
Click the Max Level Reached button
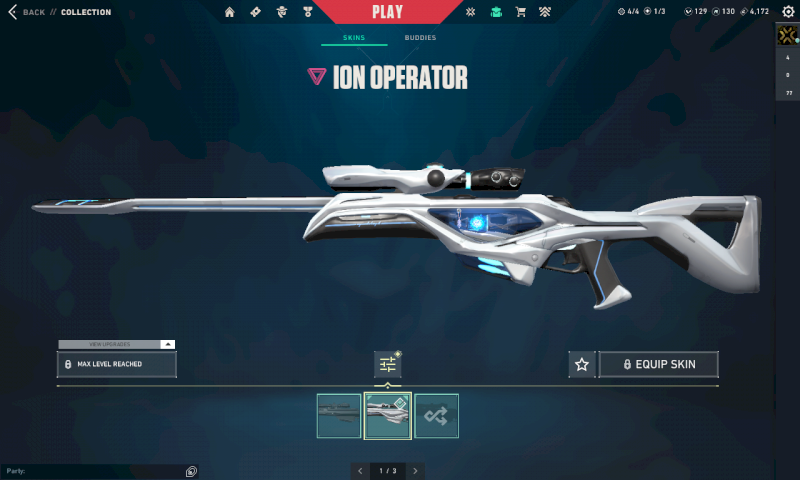pyautogui.click(x=117, y=365)
